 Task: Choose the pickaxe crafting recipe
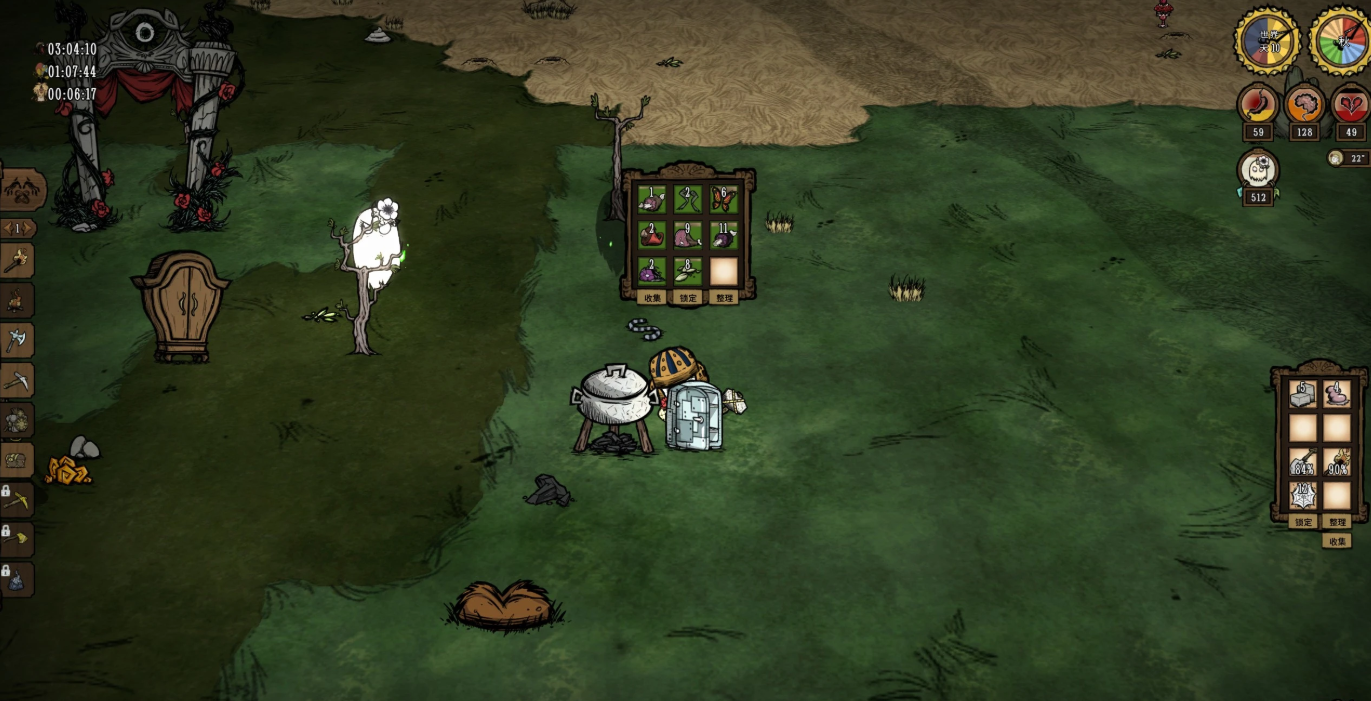coord(17,381)
